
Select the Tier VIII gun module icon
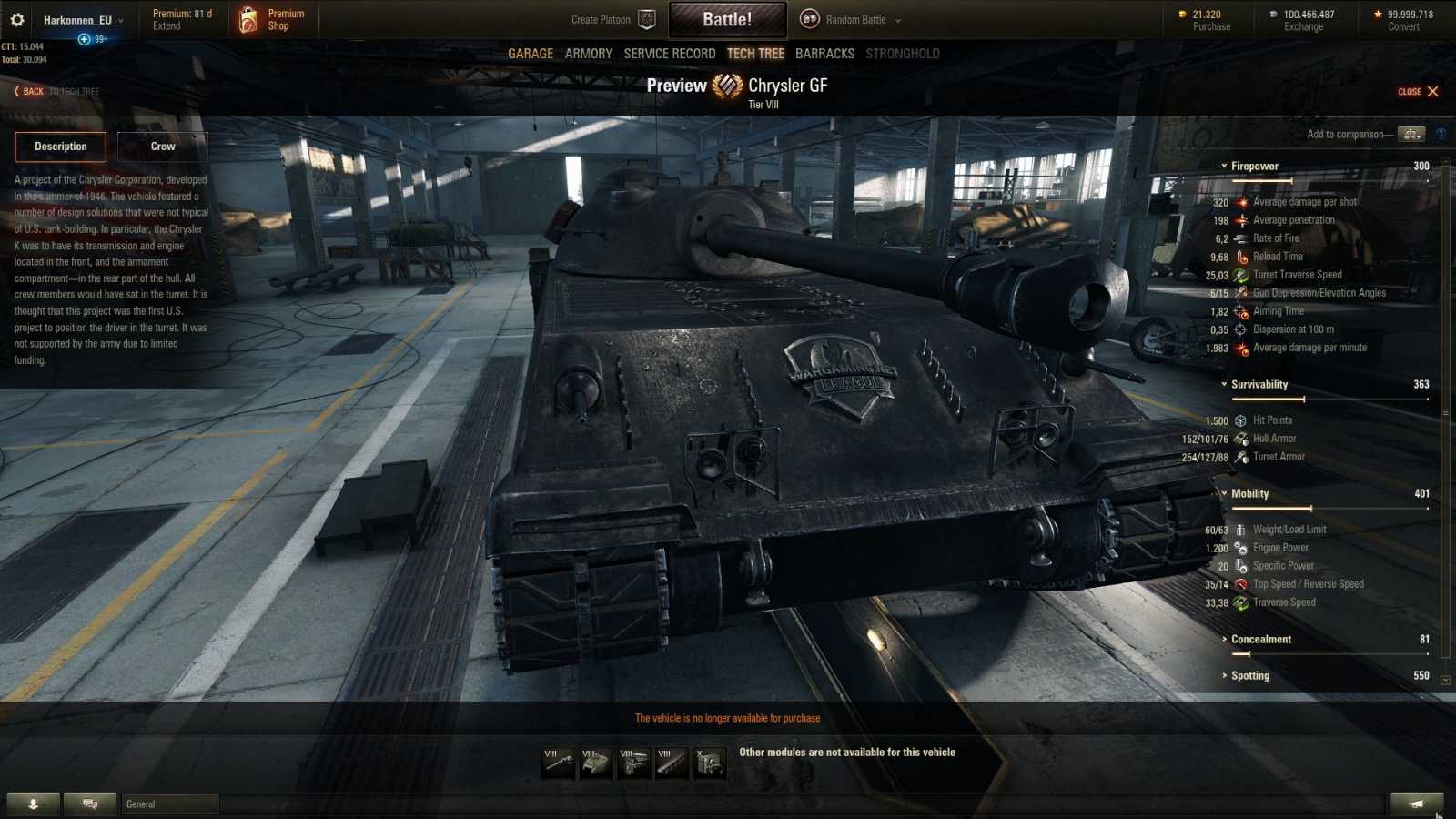coord(557,763)
